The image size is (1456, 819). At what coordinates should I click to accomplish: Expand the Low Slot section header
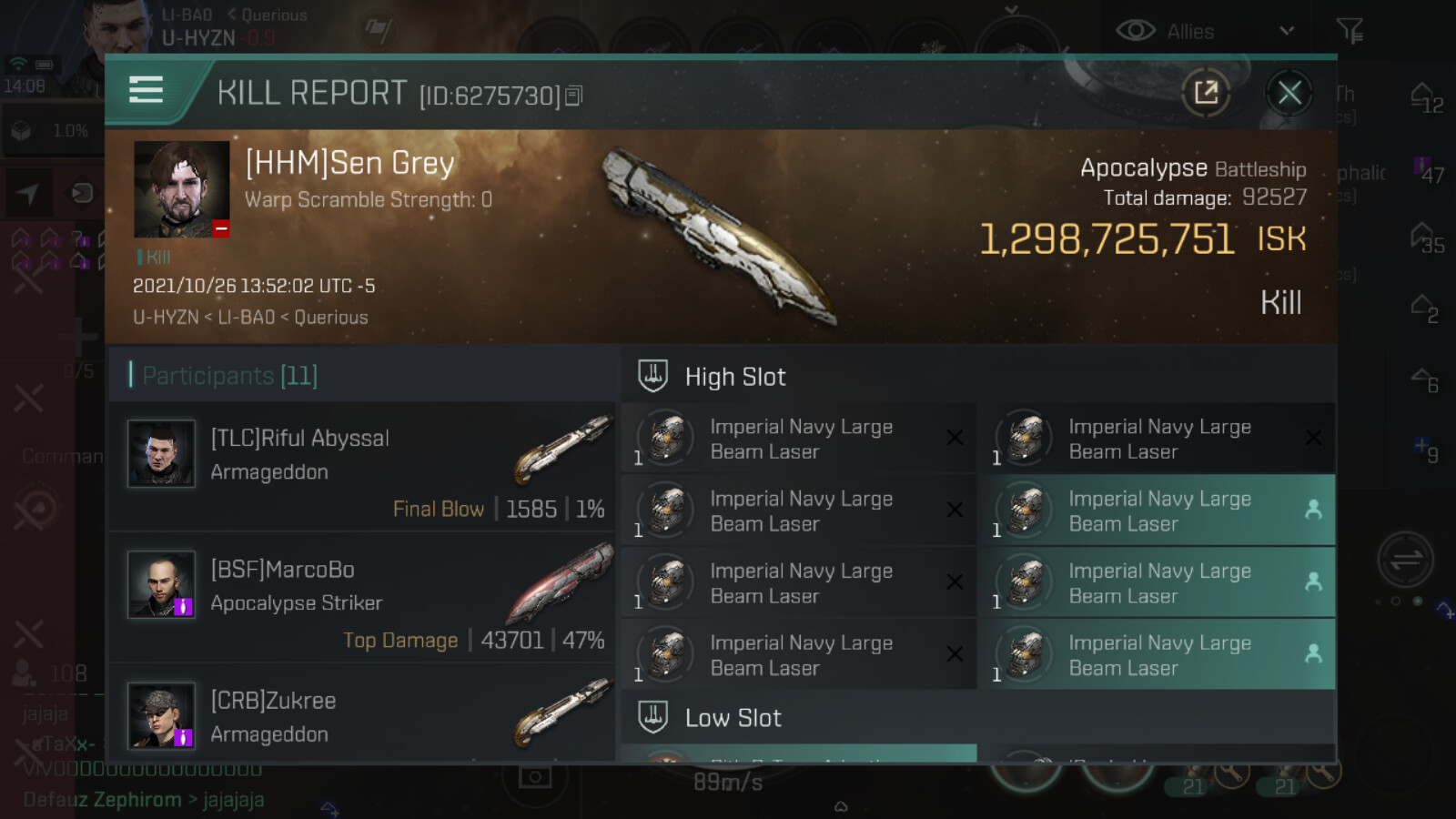pyautogui.click(x=733, y=718)
